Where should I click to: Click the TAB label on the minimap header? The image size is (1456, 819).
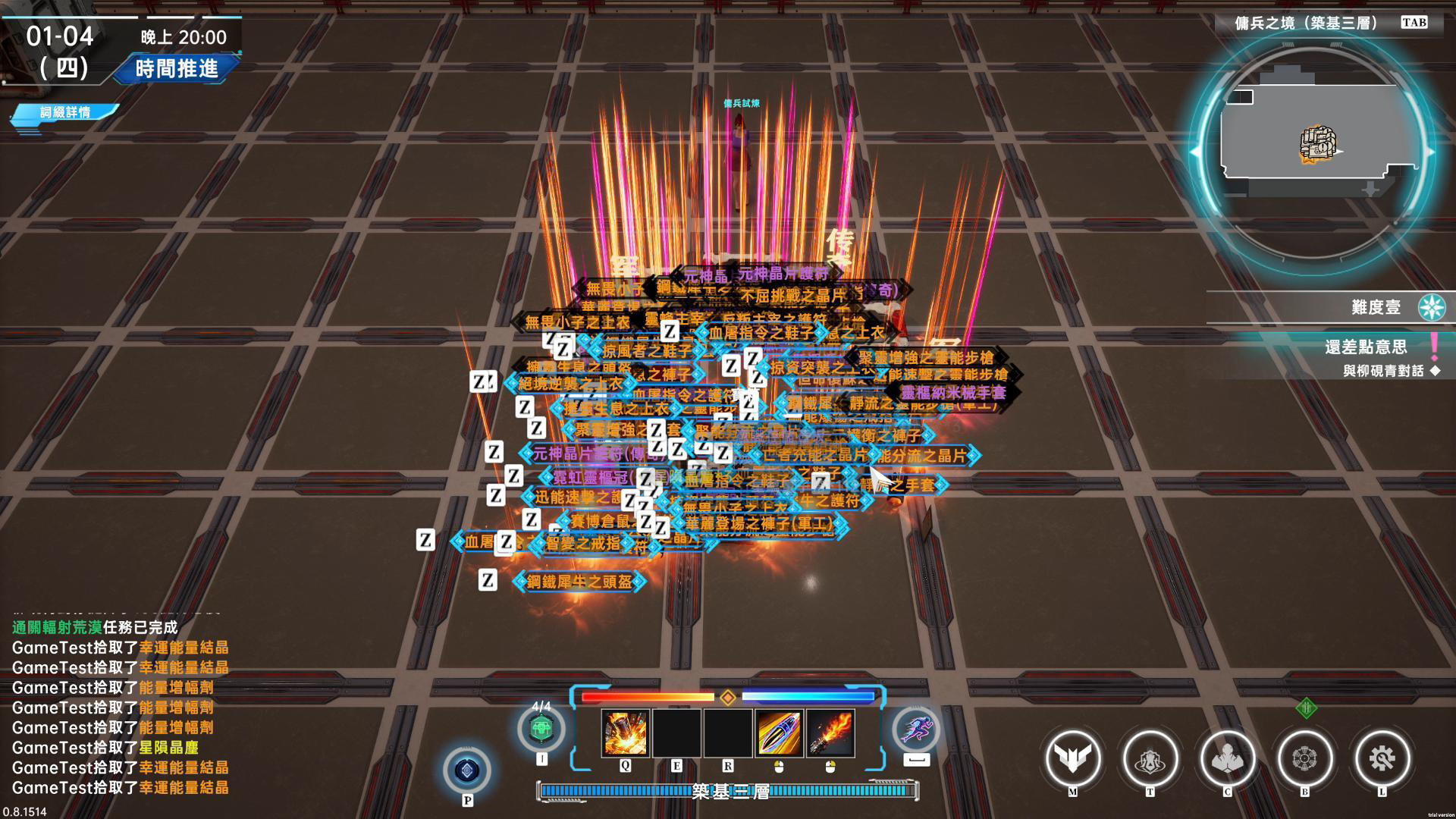click(1412, 23)
